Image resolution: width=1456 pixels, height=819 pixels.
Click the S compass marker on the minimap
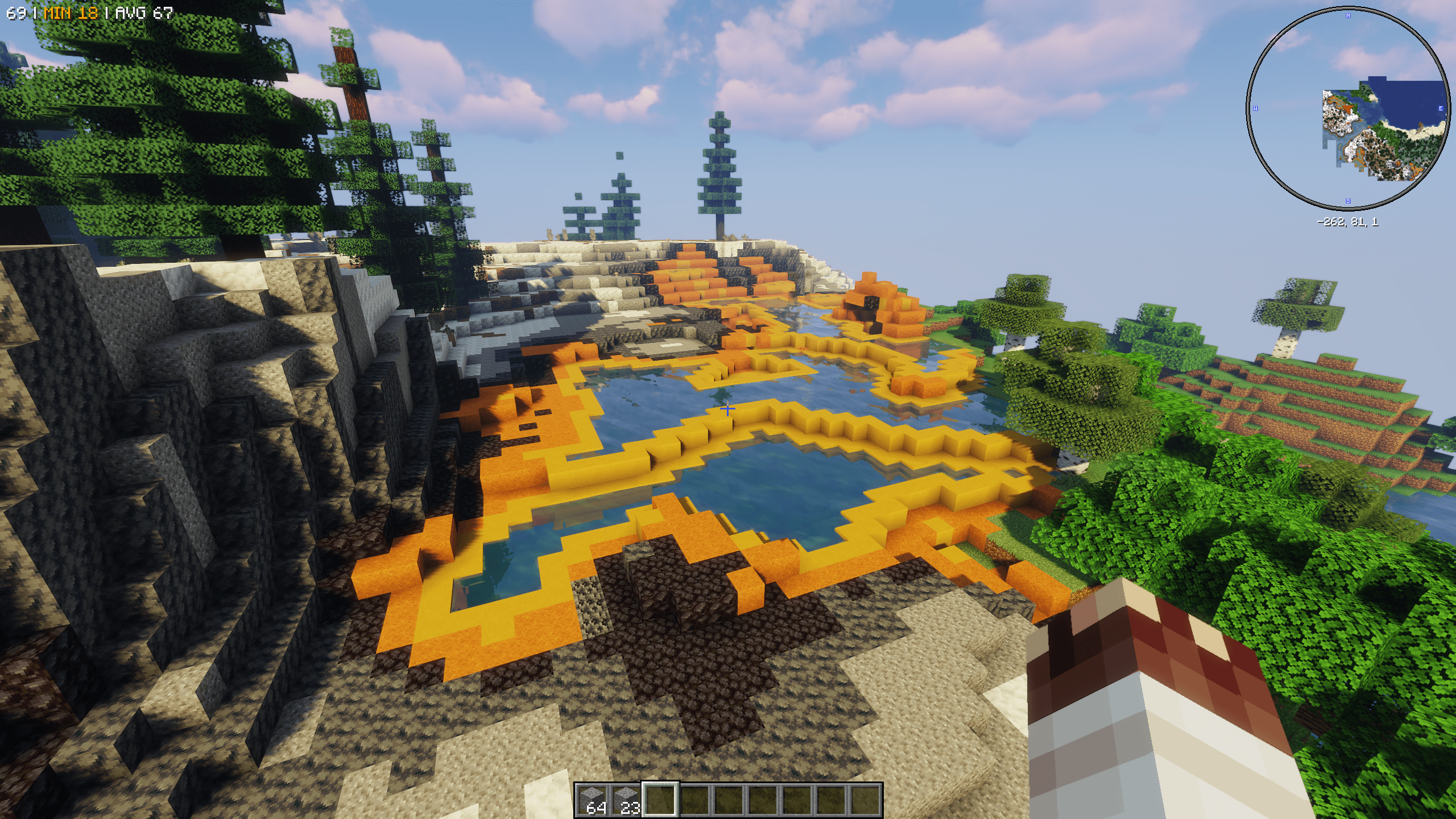pyautogui.click(x=1348, y=200)
